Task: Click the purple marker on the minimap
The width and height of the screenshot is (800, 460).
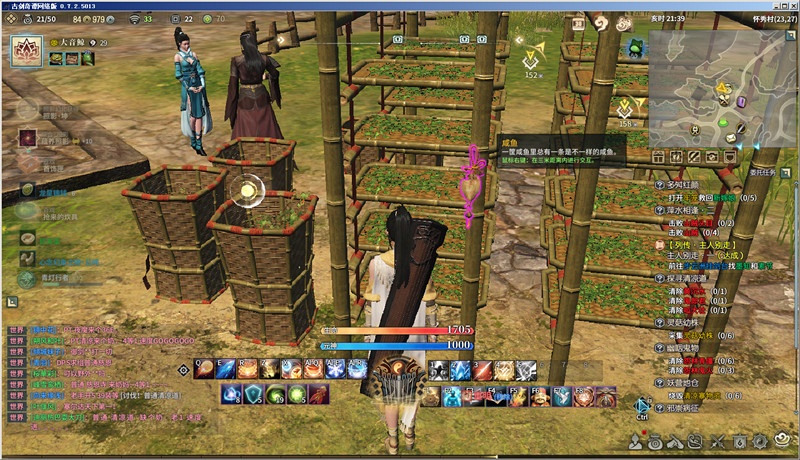Action: coord(742,101)
